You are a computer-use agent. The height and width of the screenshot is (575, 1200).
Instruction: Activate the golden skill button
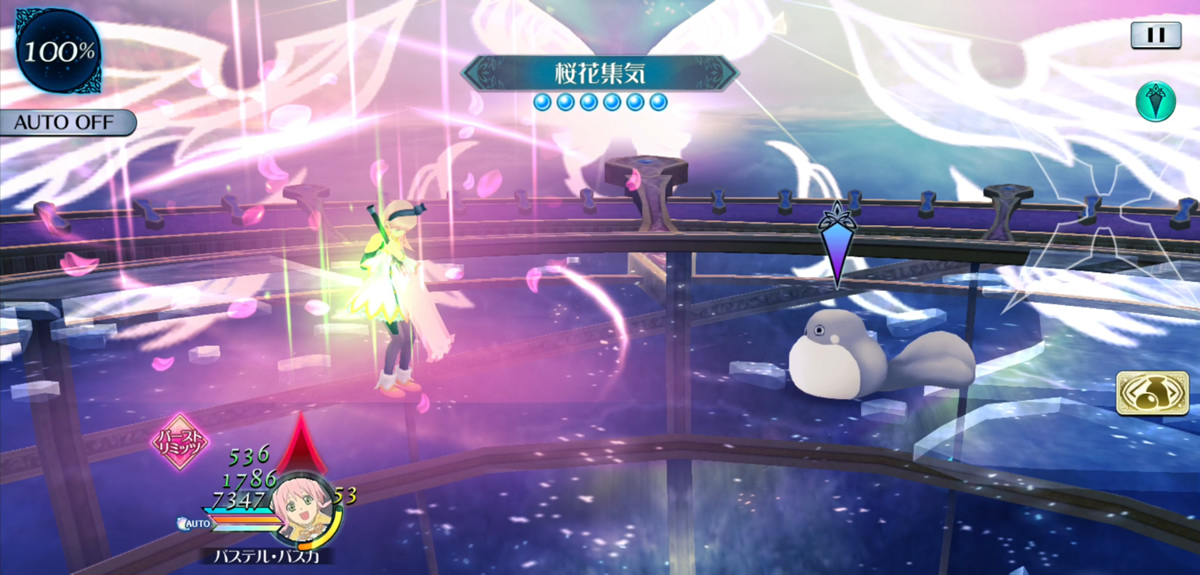pyautogui.click(x=1145, y=394)
